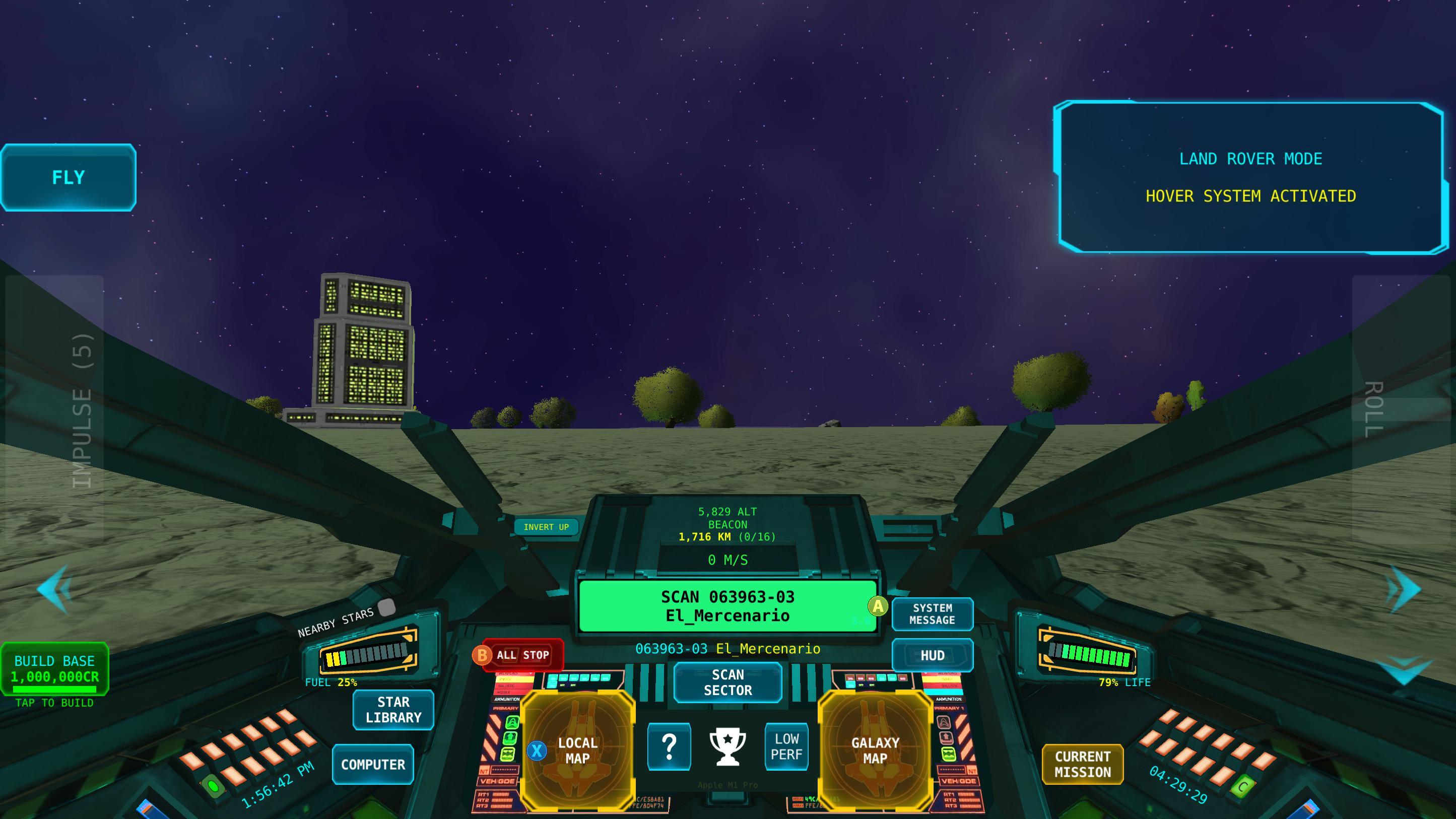1456x819 pixels.
Task: Open the HUD panel
Action: point(933,655)
